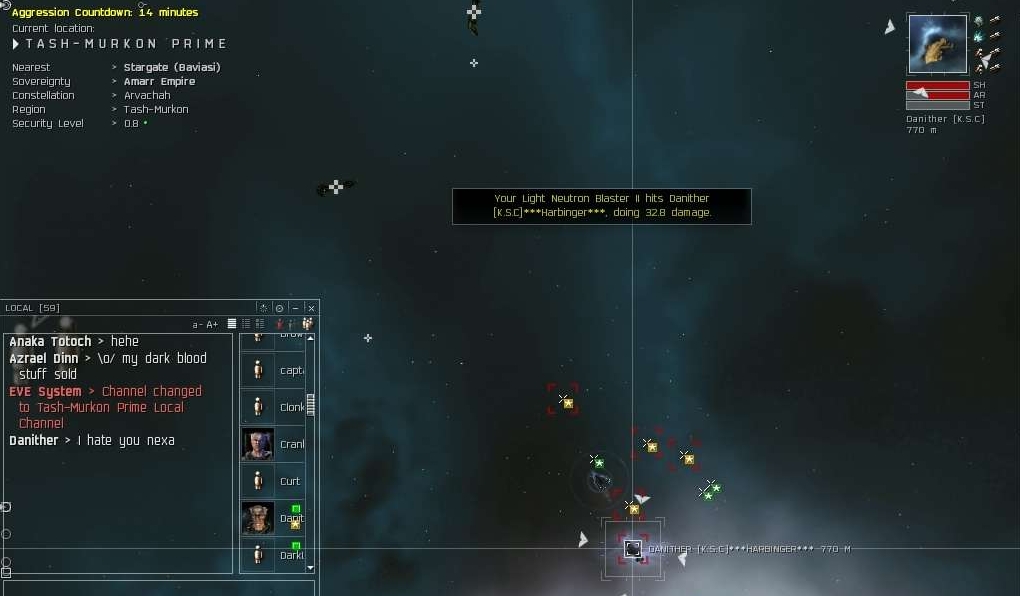1020x596 pixels.
Task: Click Anaka Totoch's name in chat
Action: tap(50, 341)
